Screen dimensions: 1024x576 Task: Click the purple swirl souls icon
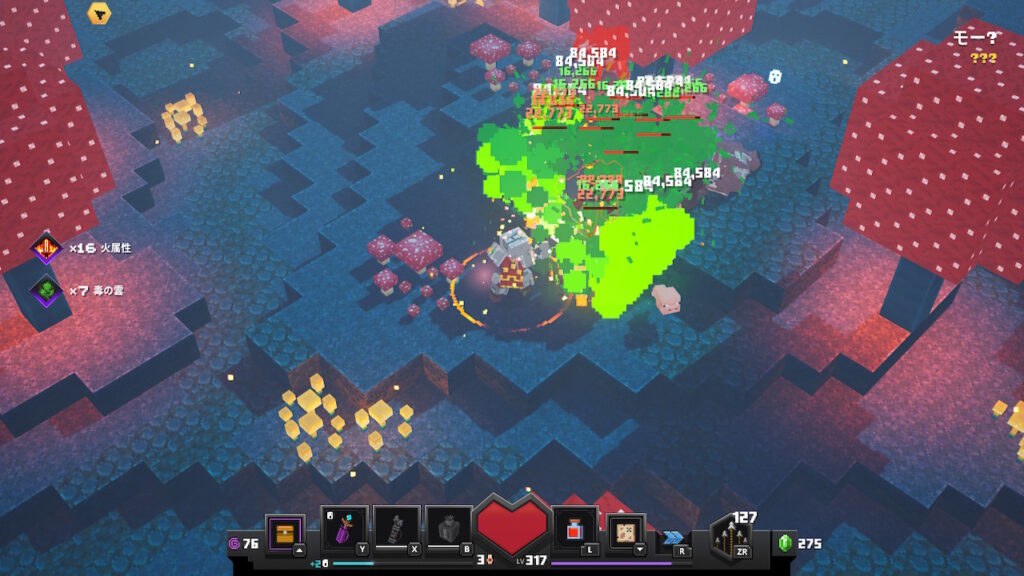coord(235,543)
